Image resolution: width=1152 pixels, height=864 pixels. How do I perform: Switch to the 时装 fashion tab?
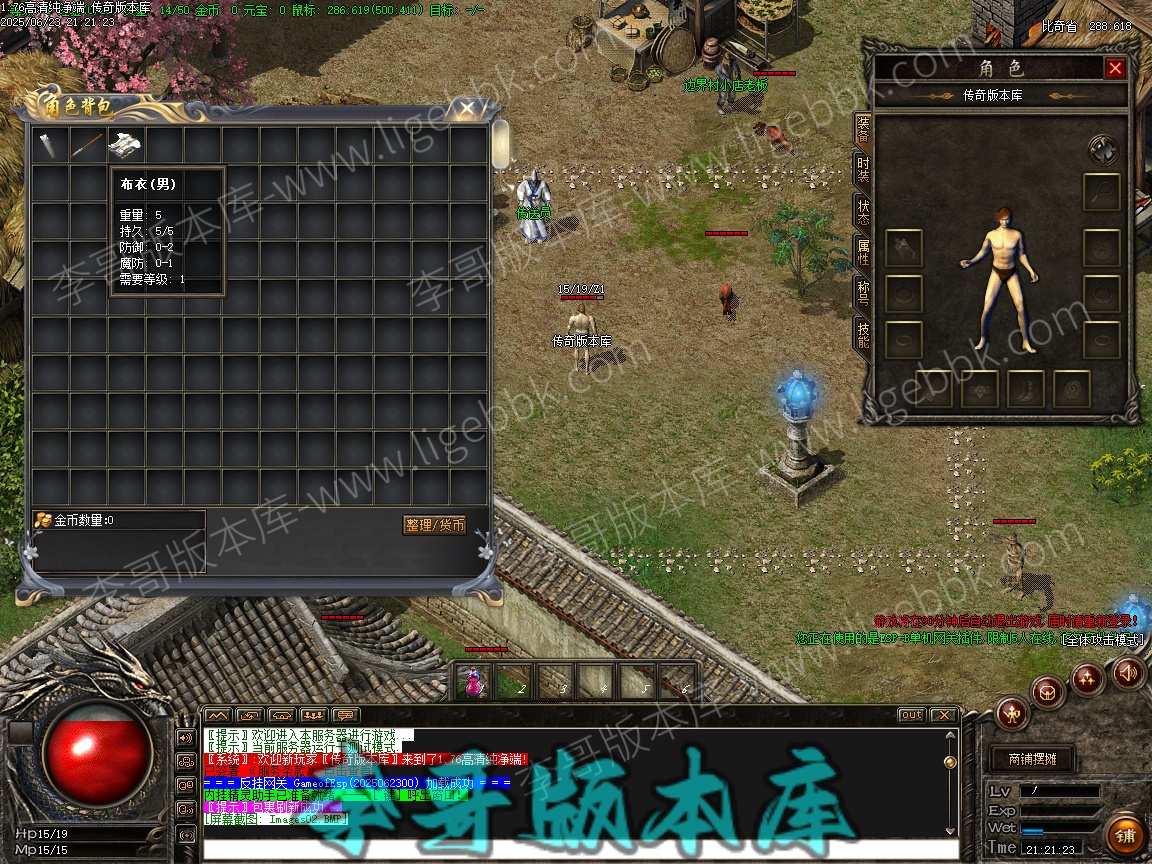[x=862, y=168]
